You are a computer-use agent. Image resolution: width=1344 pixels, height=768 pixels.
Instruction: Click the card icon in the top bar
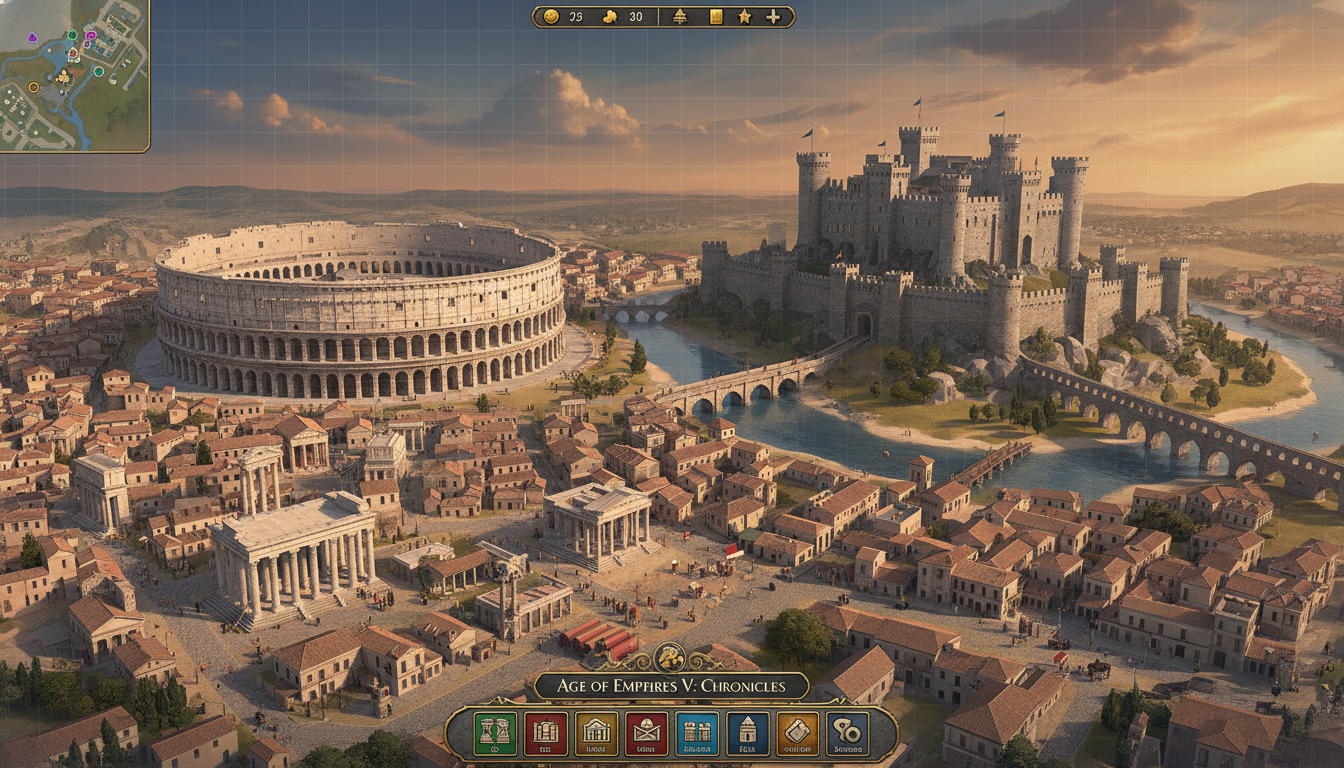point(716,16)
